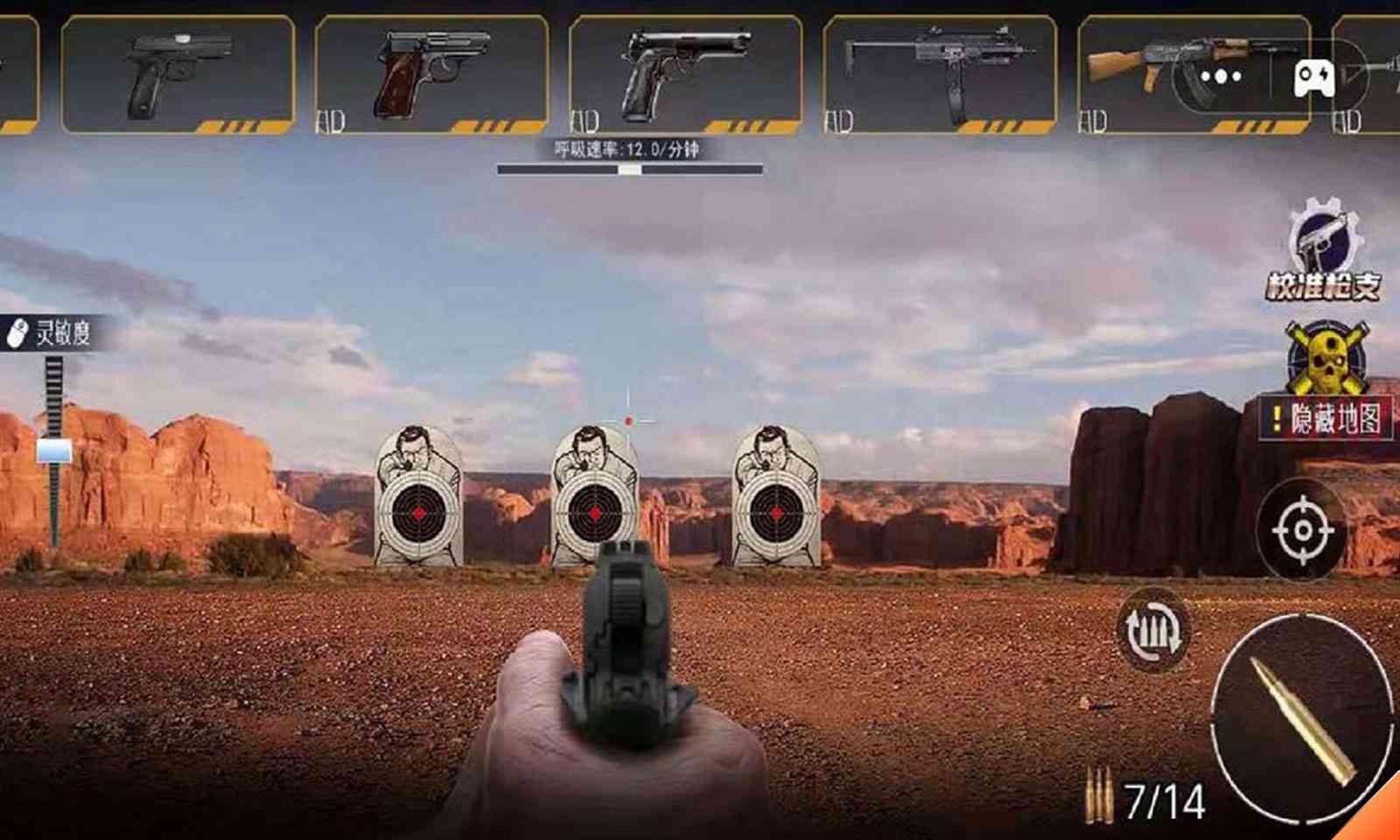Click the 灵敏度 sensitivity slider handle

54,450
